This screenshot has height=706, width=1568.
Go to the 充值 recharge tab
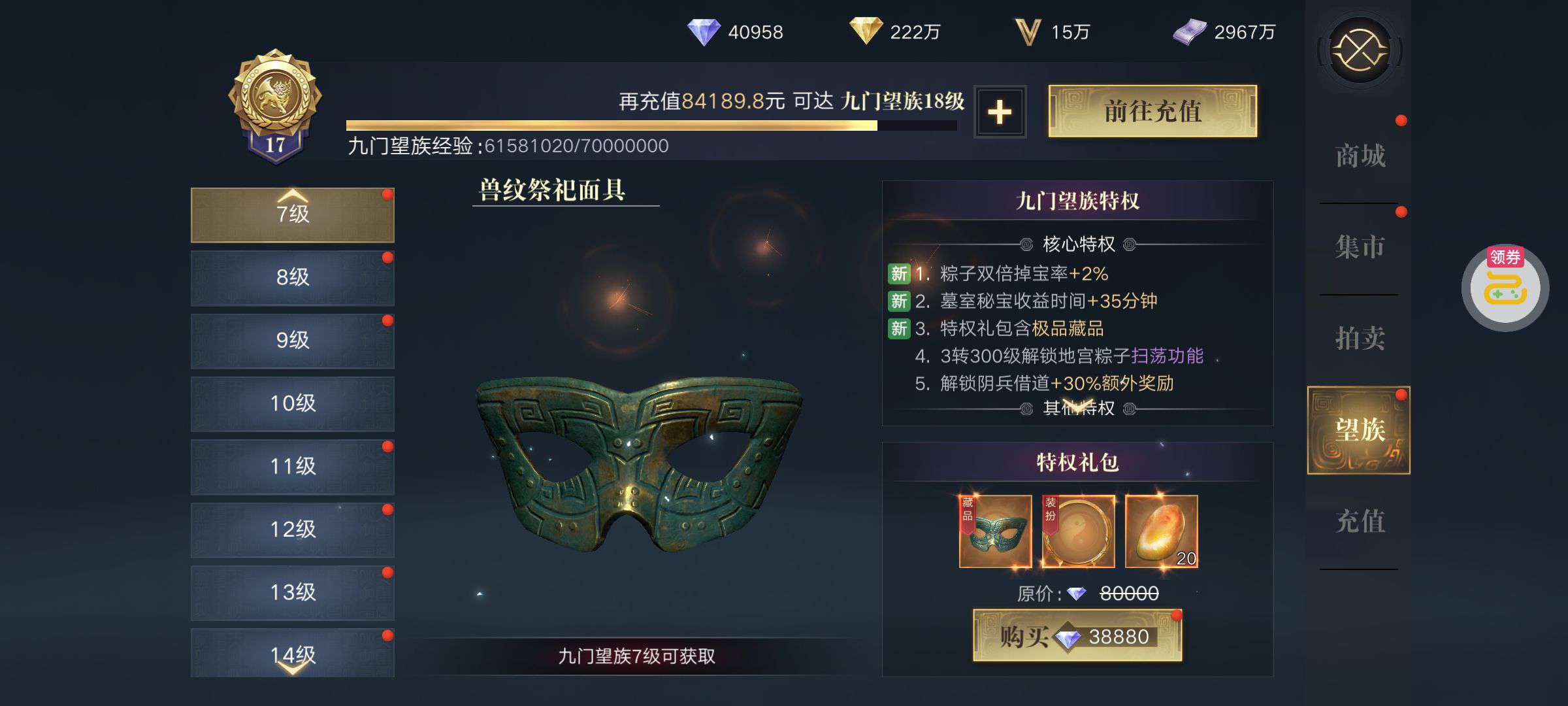coord(1360,522)
